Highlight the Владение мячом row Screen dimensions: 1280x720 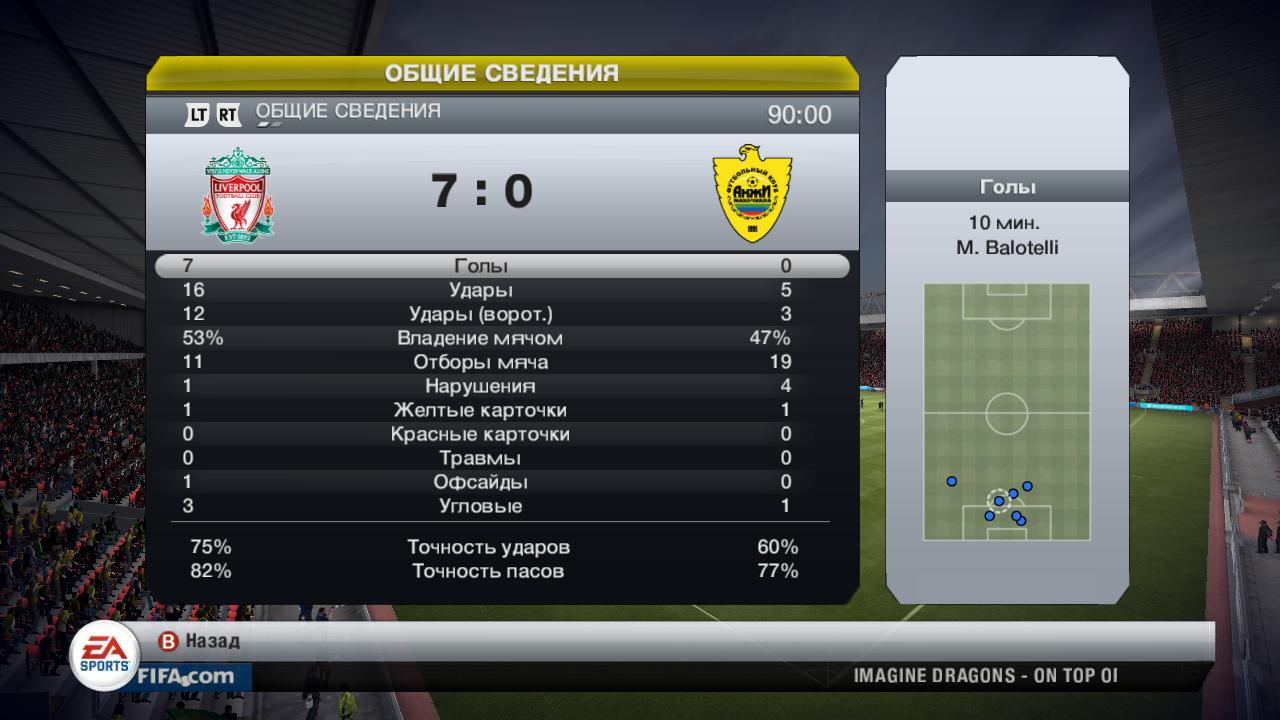481,338
